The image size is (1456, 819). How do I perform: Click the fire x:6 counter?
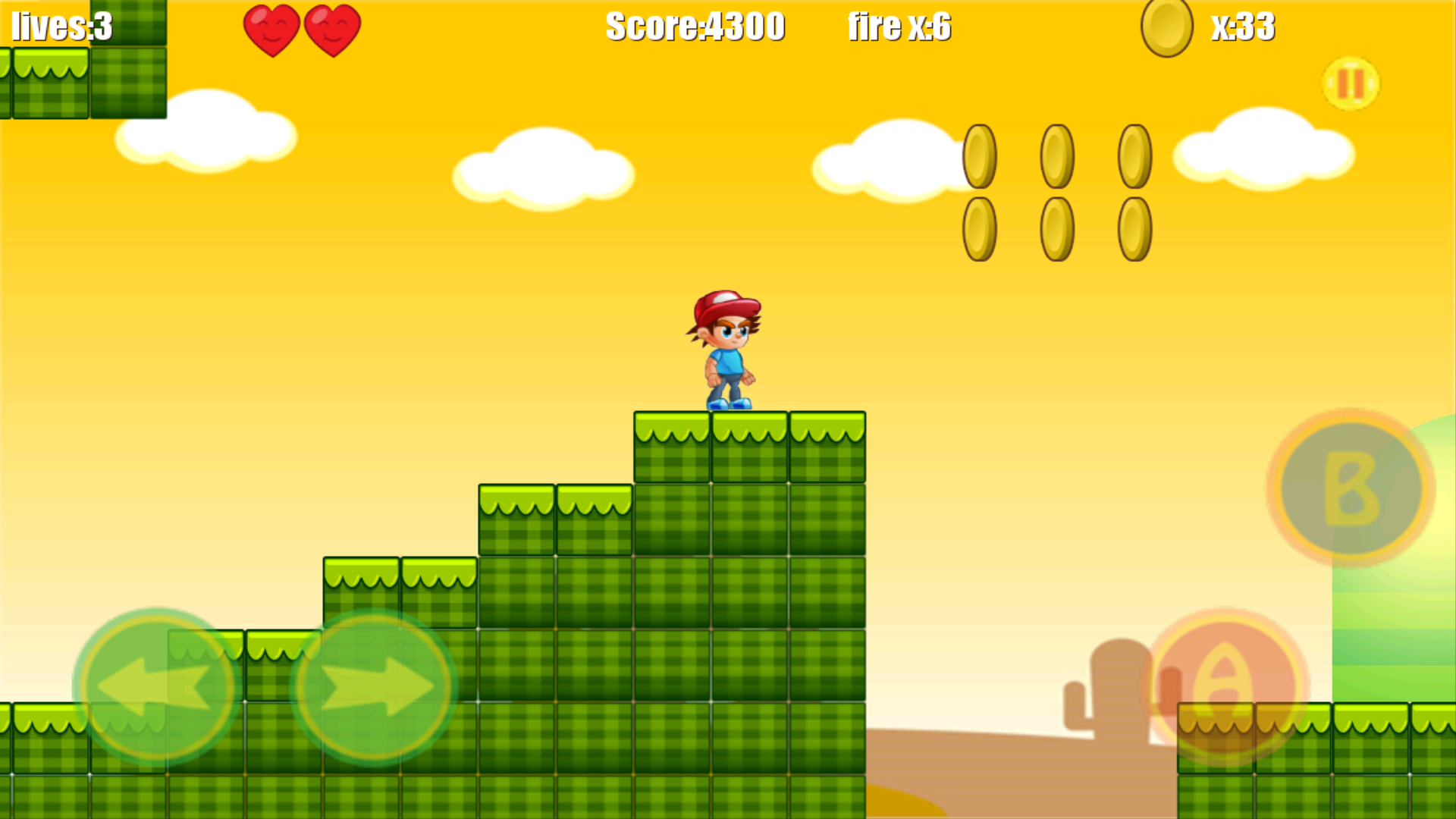(901, 28)
